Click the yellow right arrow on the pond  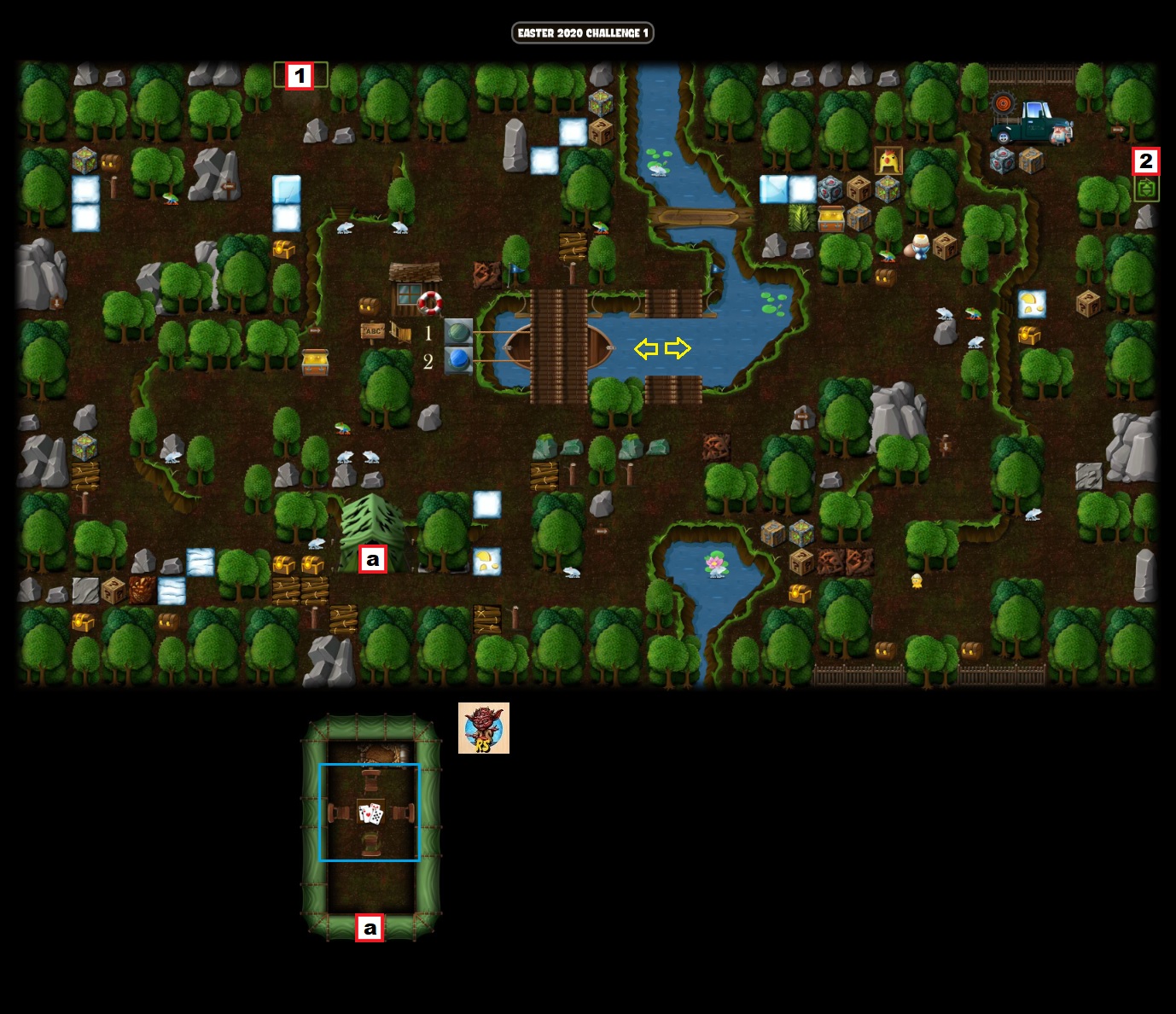pyautogui.click(x=678, y=348)
